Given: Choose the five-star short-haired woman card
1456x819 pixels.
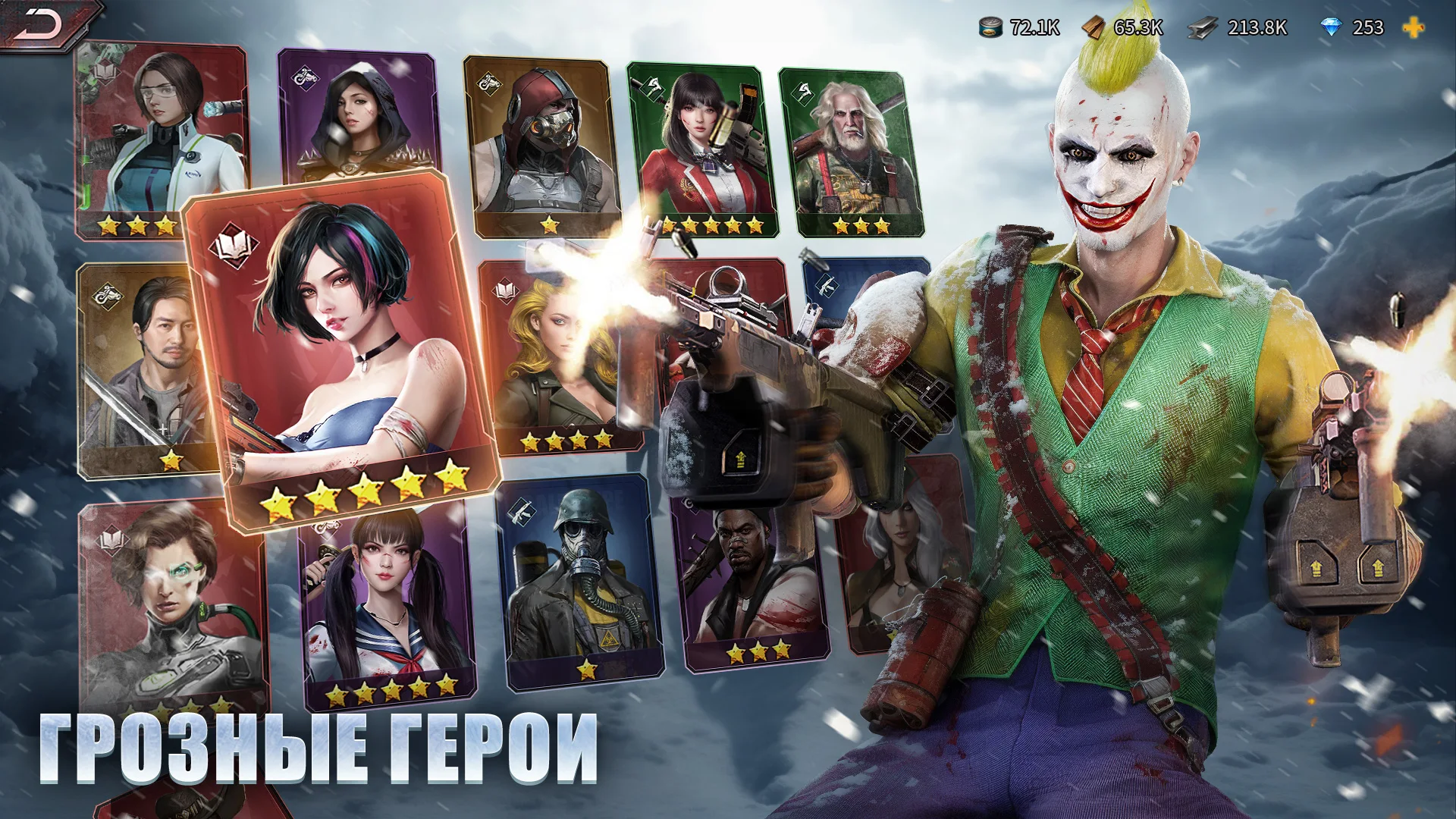Looking at the screenshot, I should 341,349.
